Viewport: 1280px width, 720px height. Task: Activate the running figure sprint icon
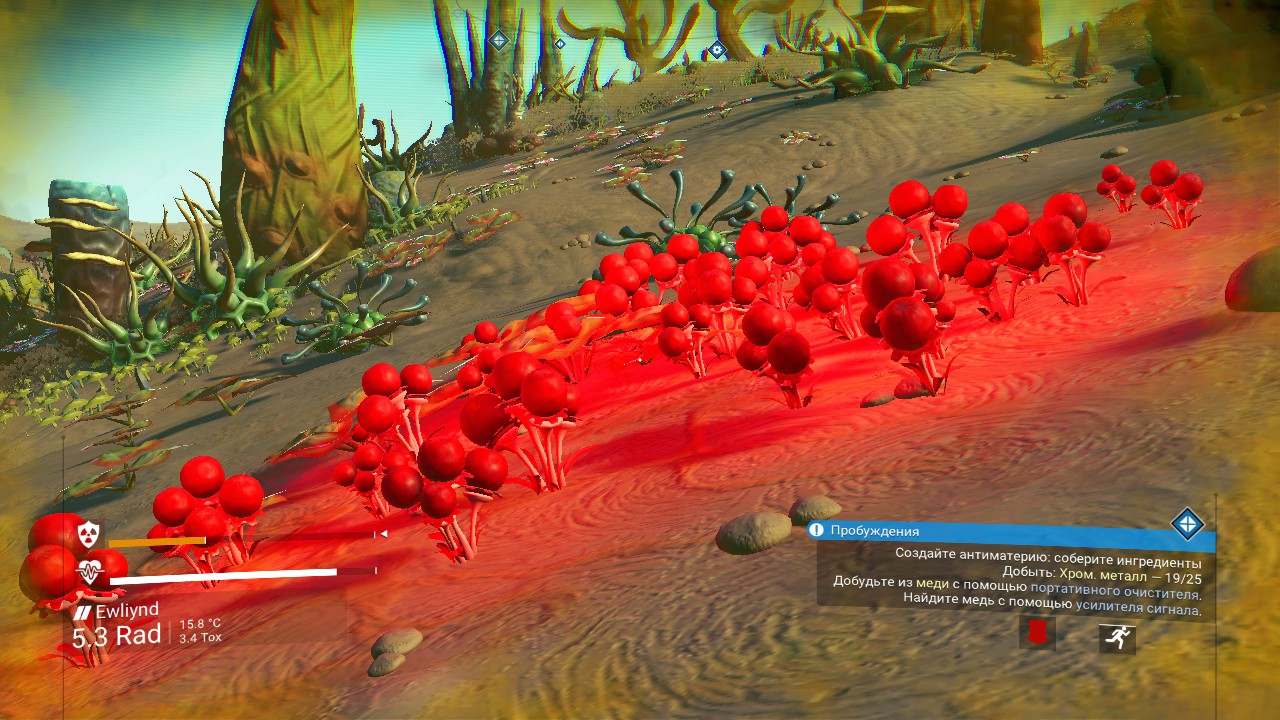coord(1117,637)
